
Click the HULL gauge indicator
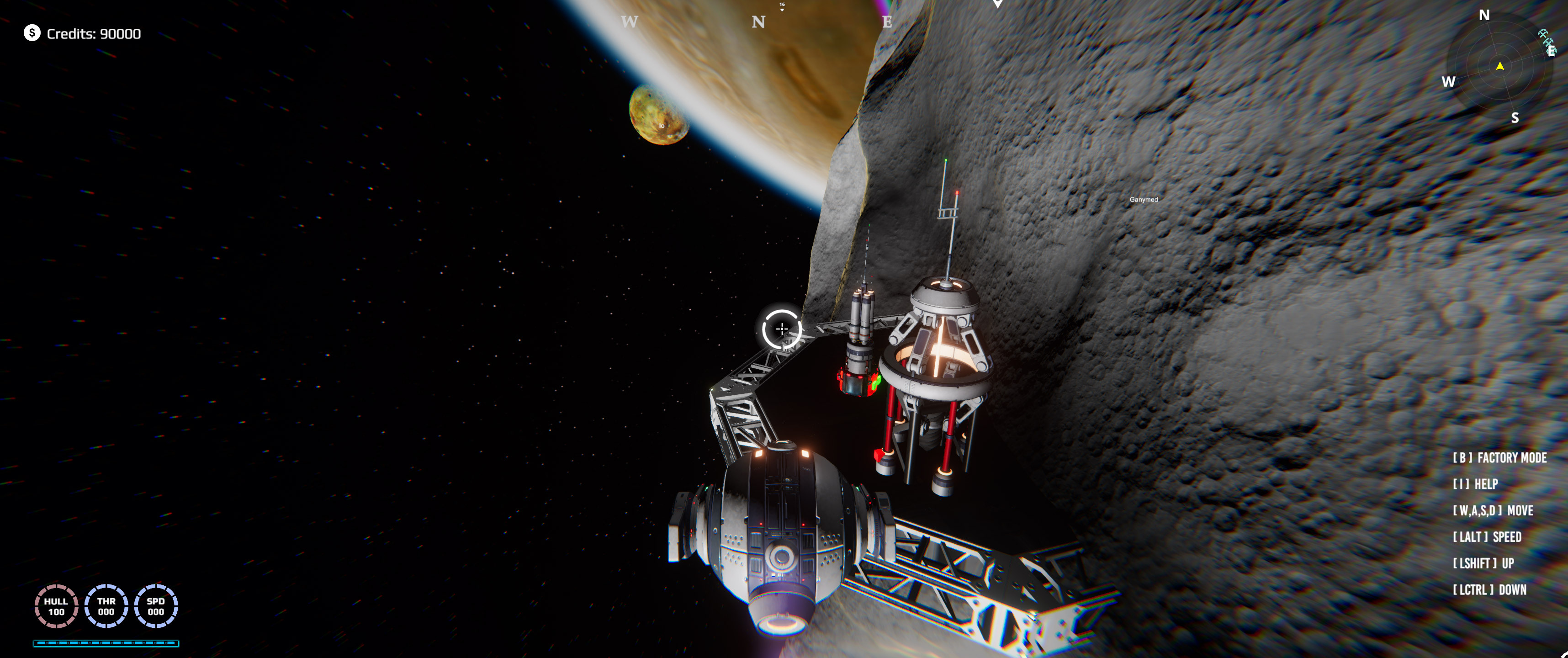click(x=57, y=605)
